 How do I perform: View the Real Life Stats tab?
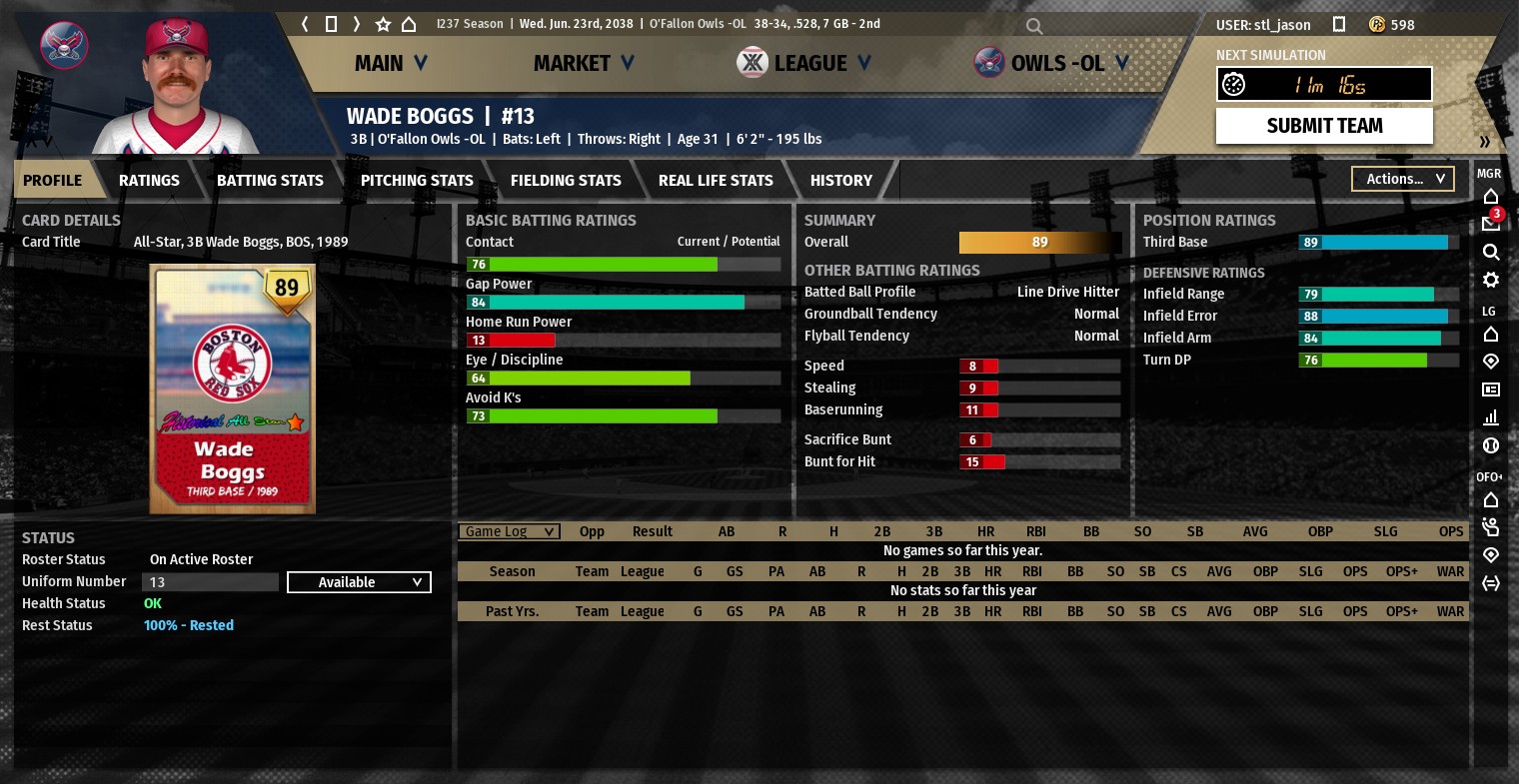point(716,181)
